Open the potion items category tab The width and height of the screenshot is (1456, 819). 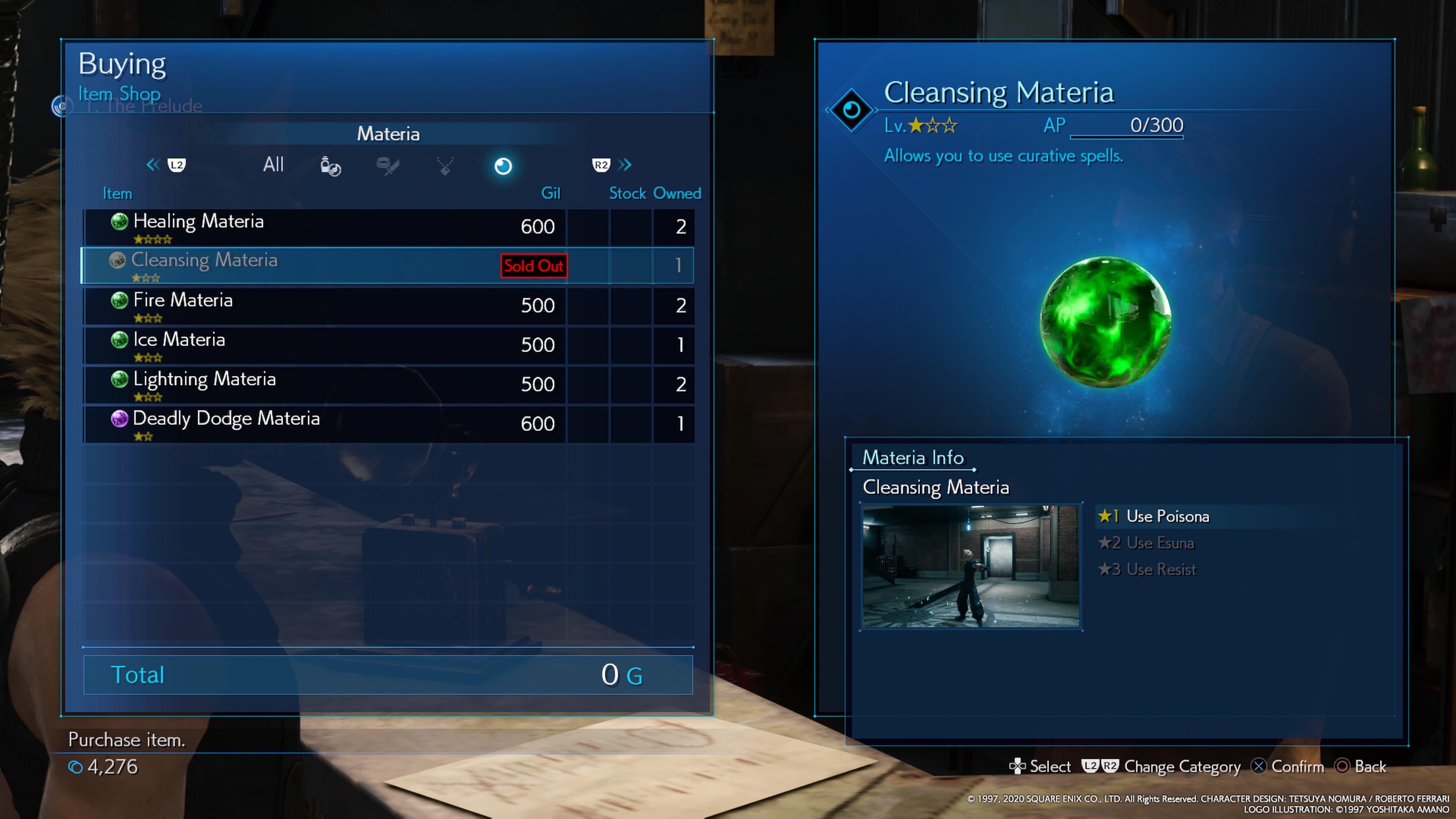331,166
